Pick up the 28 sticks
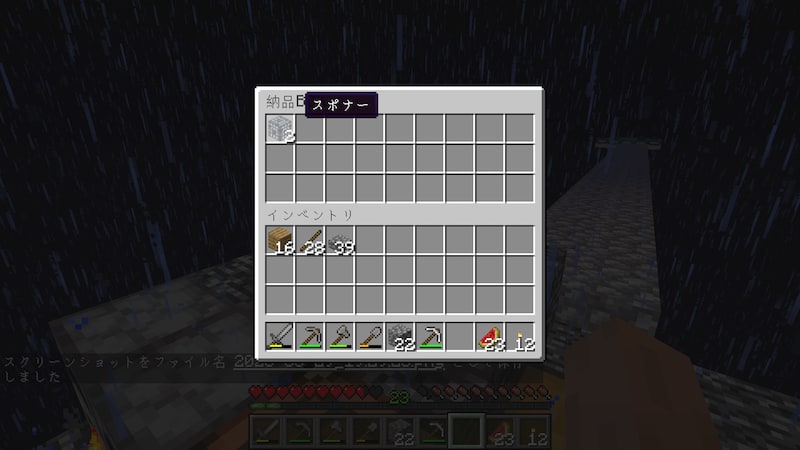 (310, 241)
